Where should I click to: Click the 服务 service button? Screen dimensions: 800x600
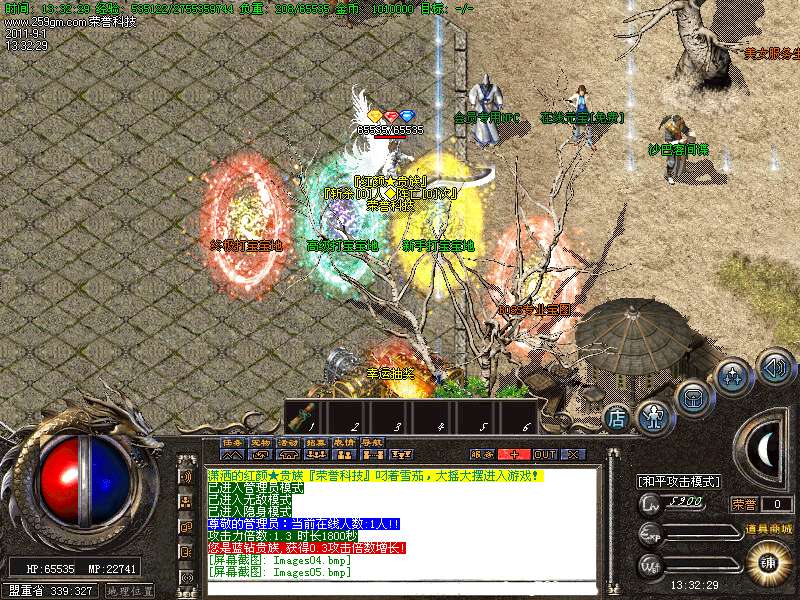(482, 454)
